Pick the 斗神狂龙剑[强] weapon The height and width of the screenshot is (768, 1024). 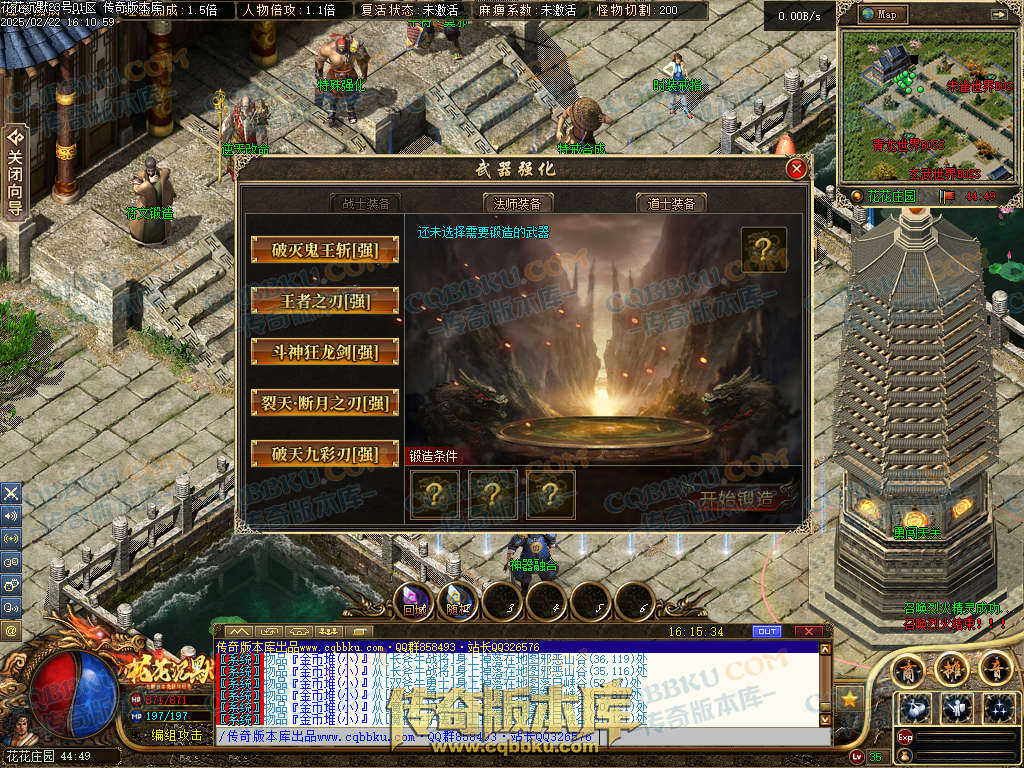pyautogui.click(x=325, y=351)
